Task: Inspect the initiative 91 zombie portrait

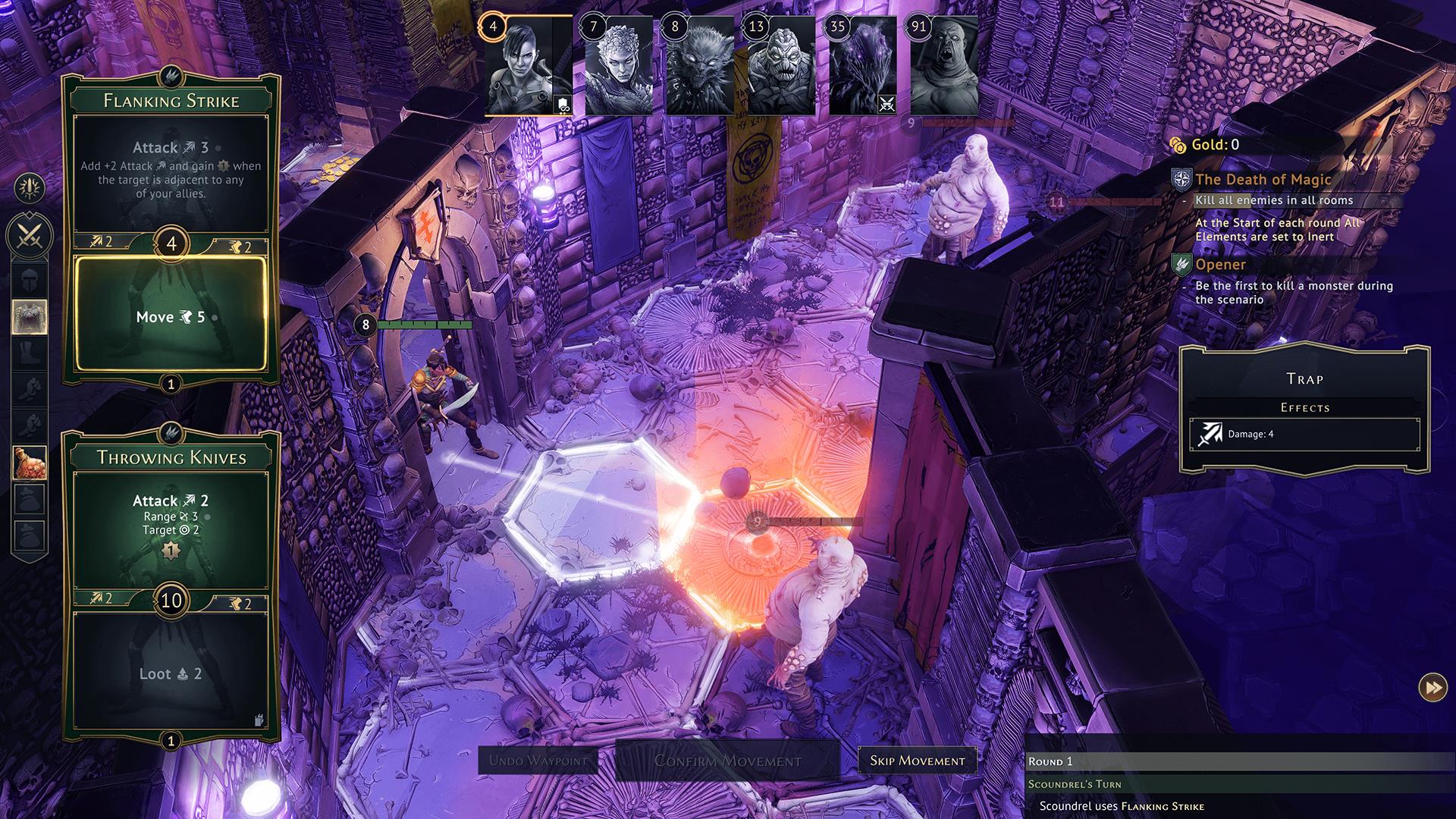Action: (944, 66)
